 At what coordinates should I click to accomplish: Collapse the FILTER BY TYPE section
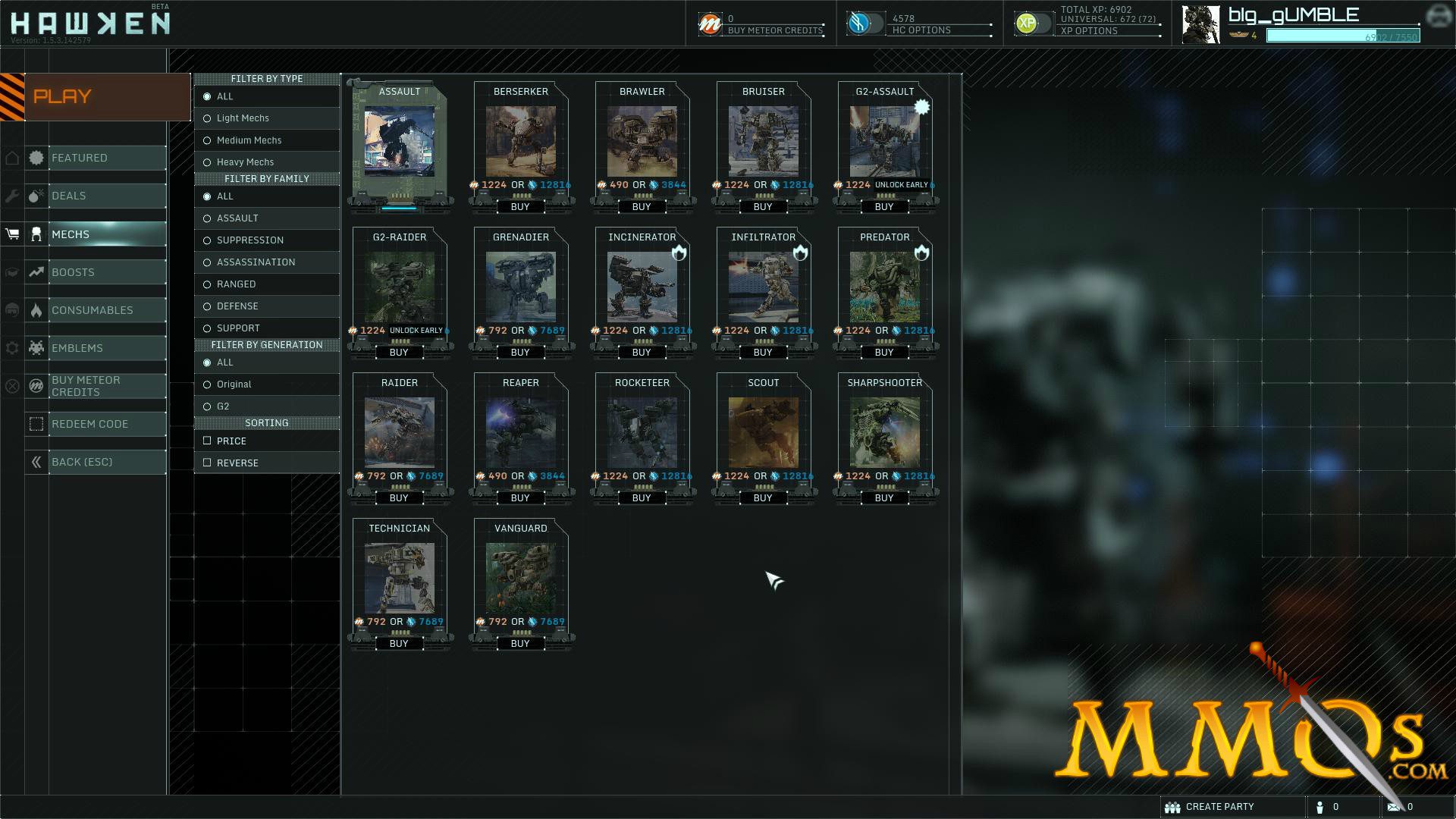pyautogui.click(x=266, y=78)
